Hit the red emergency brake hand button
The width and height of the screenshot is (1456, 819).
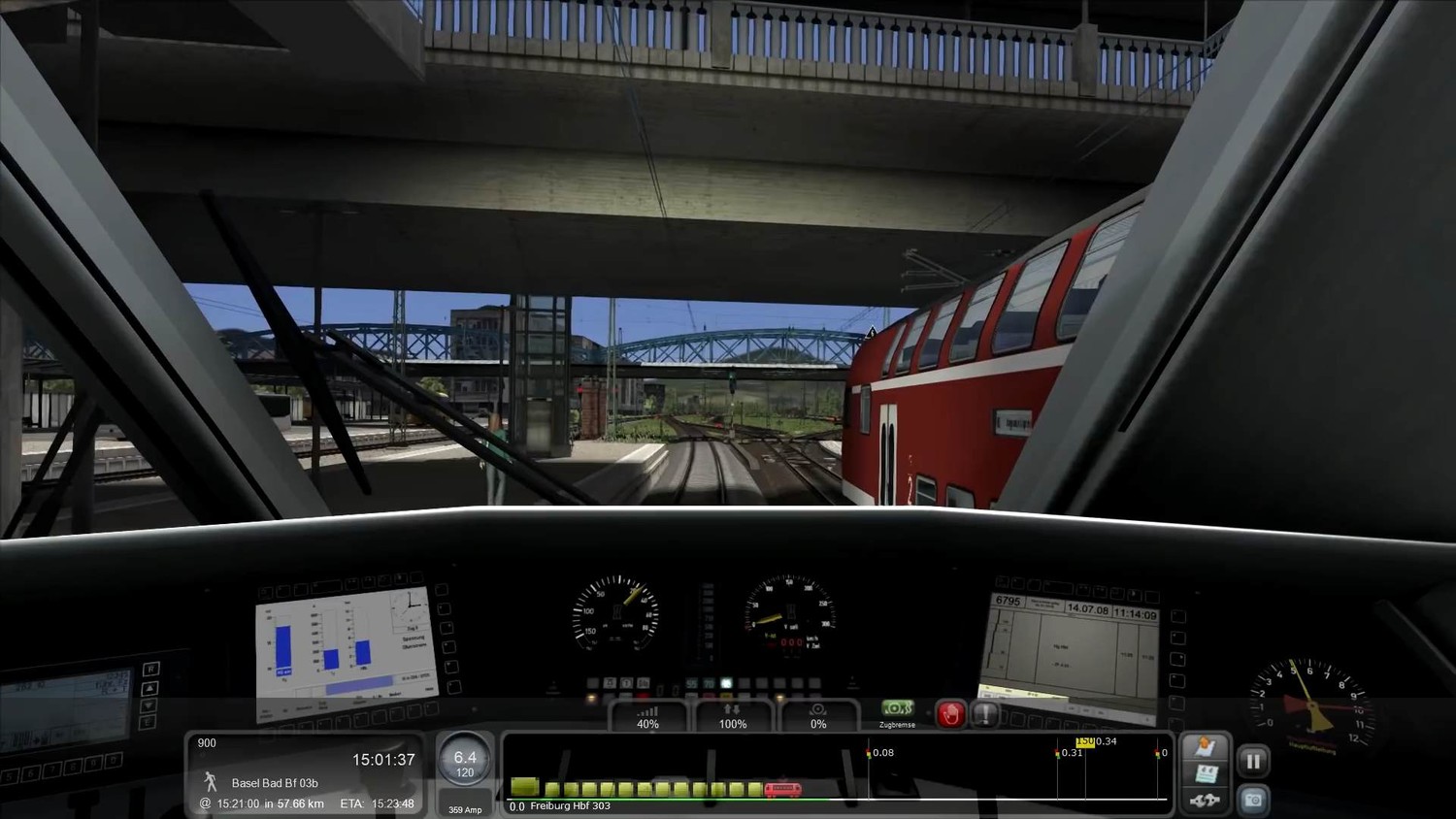pyautogui.click(x=950, y=714)
